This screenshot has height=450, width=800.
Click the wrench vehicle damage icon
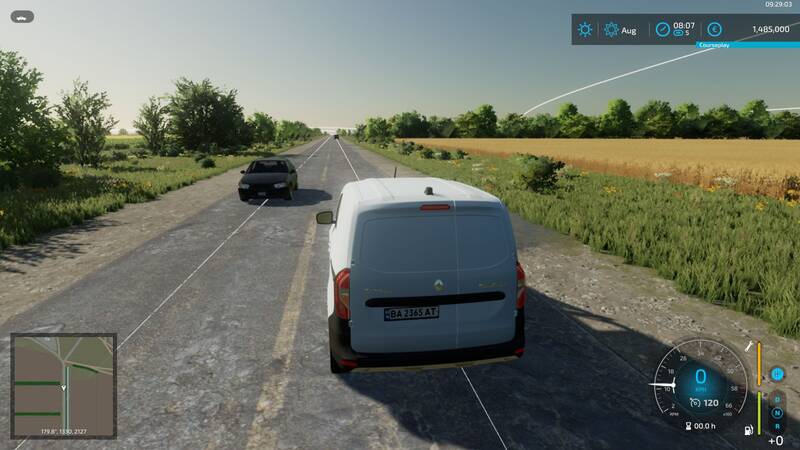pyautogui.click(x=747, y=346)
